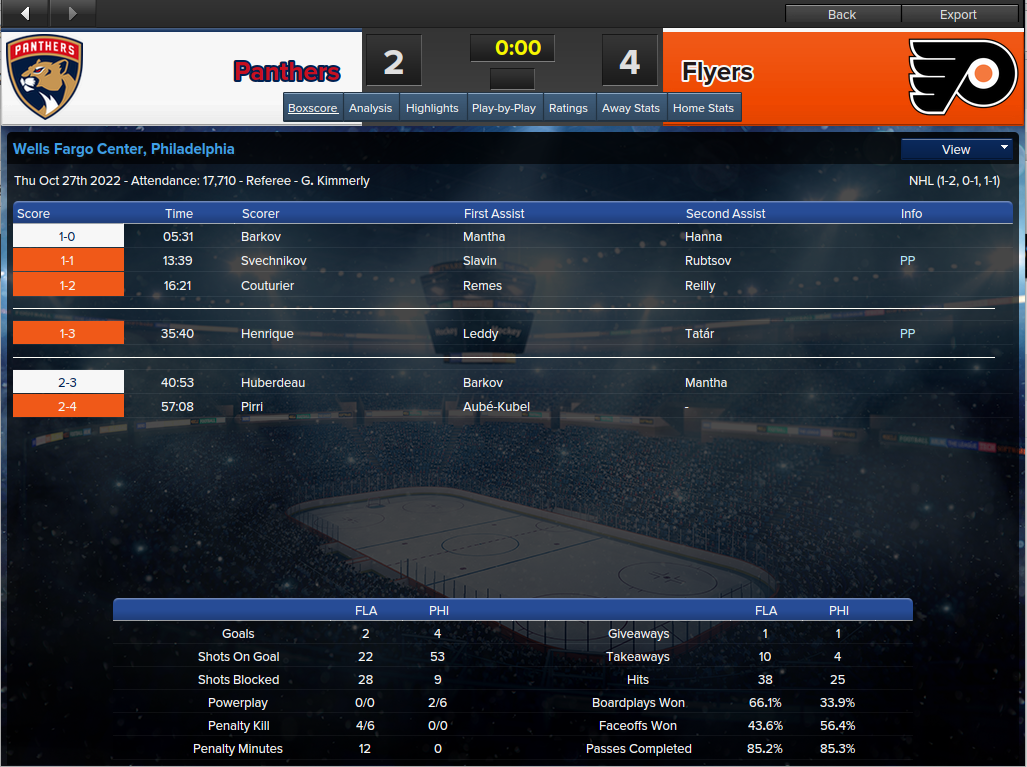Click the Panthers team logo

45,78
